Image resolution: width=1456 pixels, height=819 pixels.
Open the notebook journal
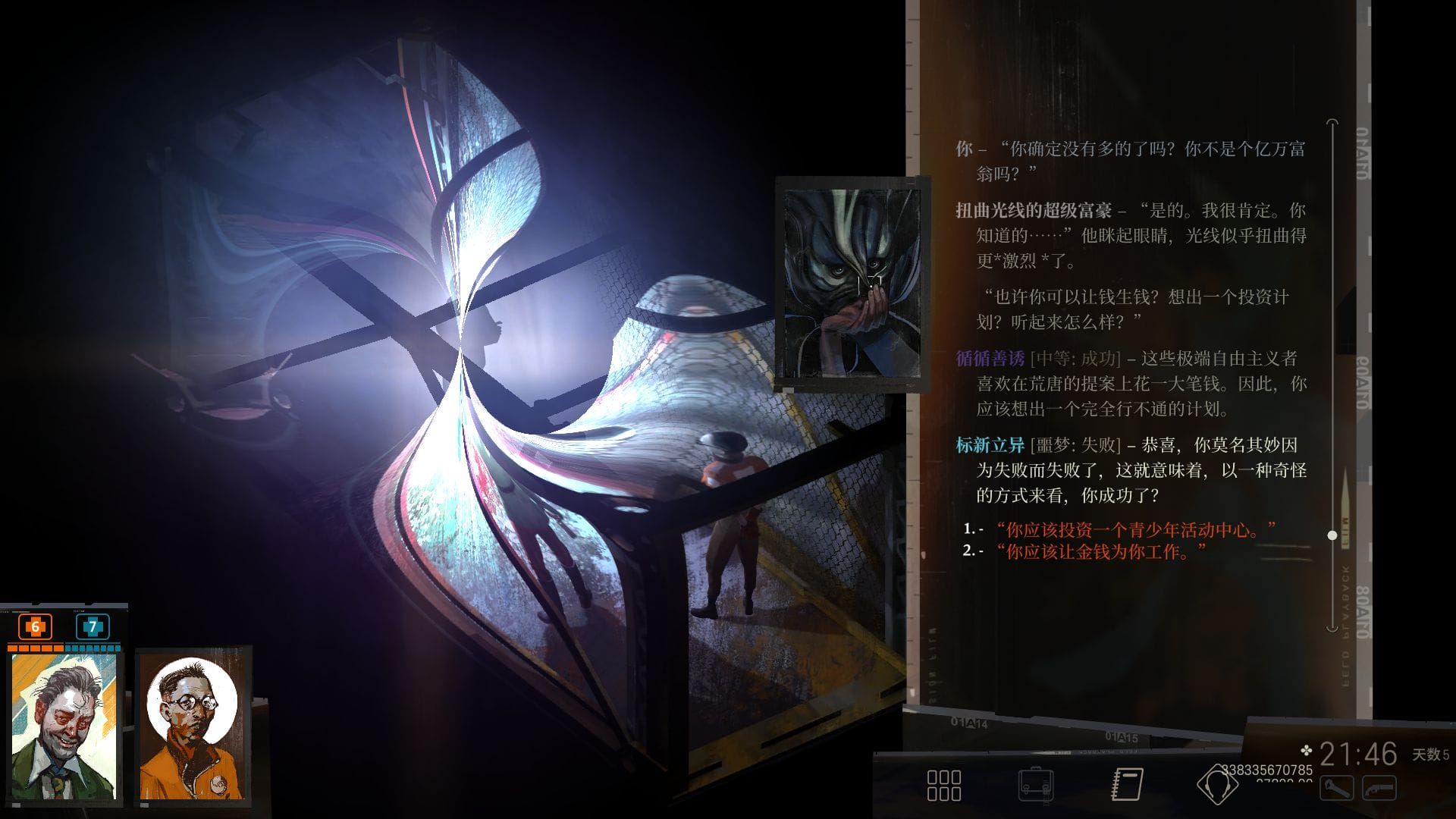(x=1127, y=785)
